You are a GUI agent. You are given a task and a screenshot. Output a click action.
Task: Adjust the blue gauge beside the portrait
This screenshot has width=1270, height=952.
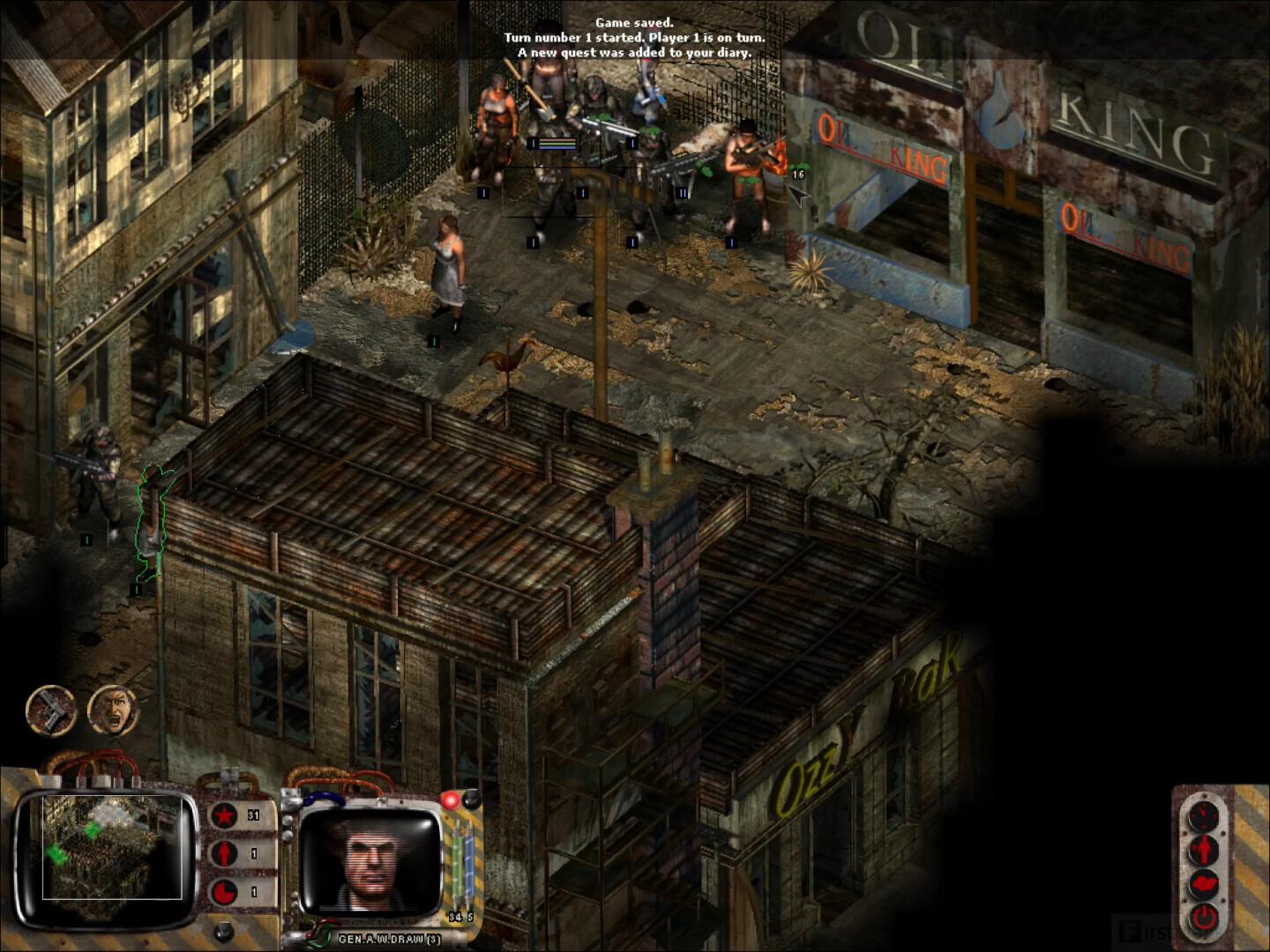click(467, 862)
